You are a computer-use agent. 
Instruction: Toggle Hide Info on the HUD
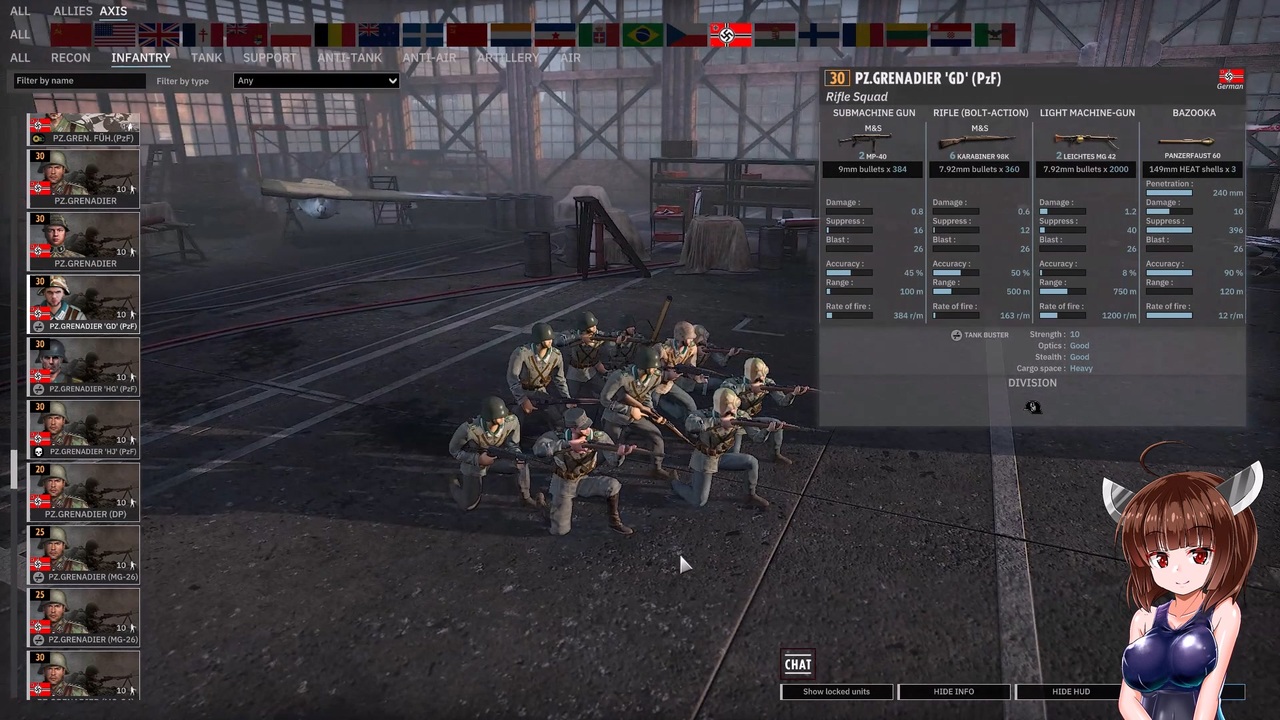coord(953,691)
